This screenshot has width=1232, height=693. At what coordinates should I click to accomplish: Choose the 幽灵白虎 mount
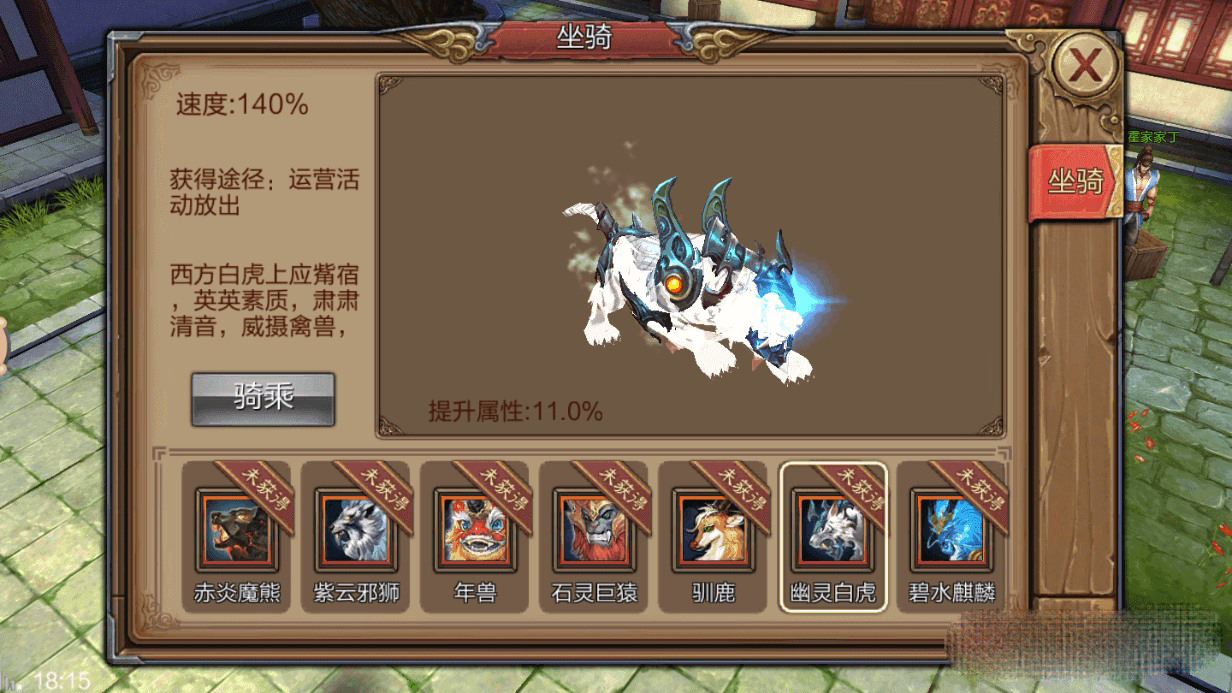[832, 530]
